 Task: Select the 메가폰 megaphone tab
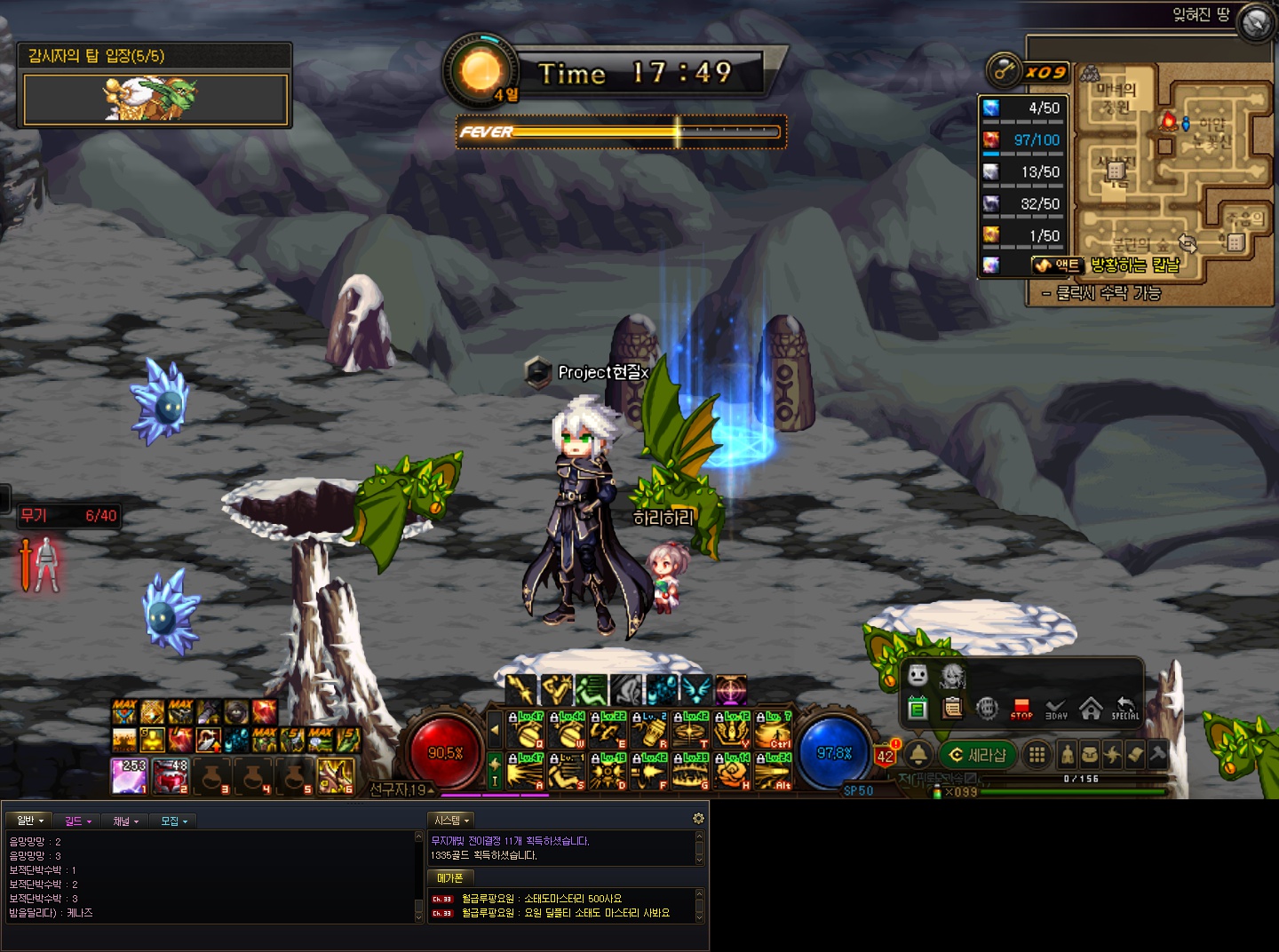450,878
